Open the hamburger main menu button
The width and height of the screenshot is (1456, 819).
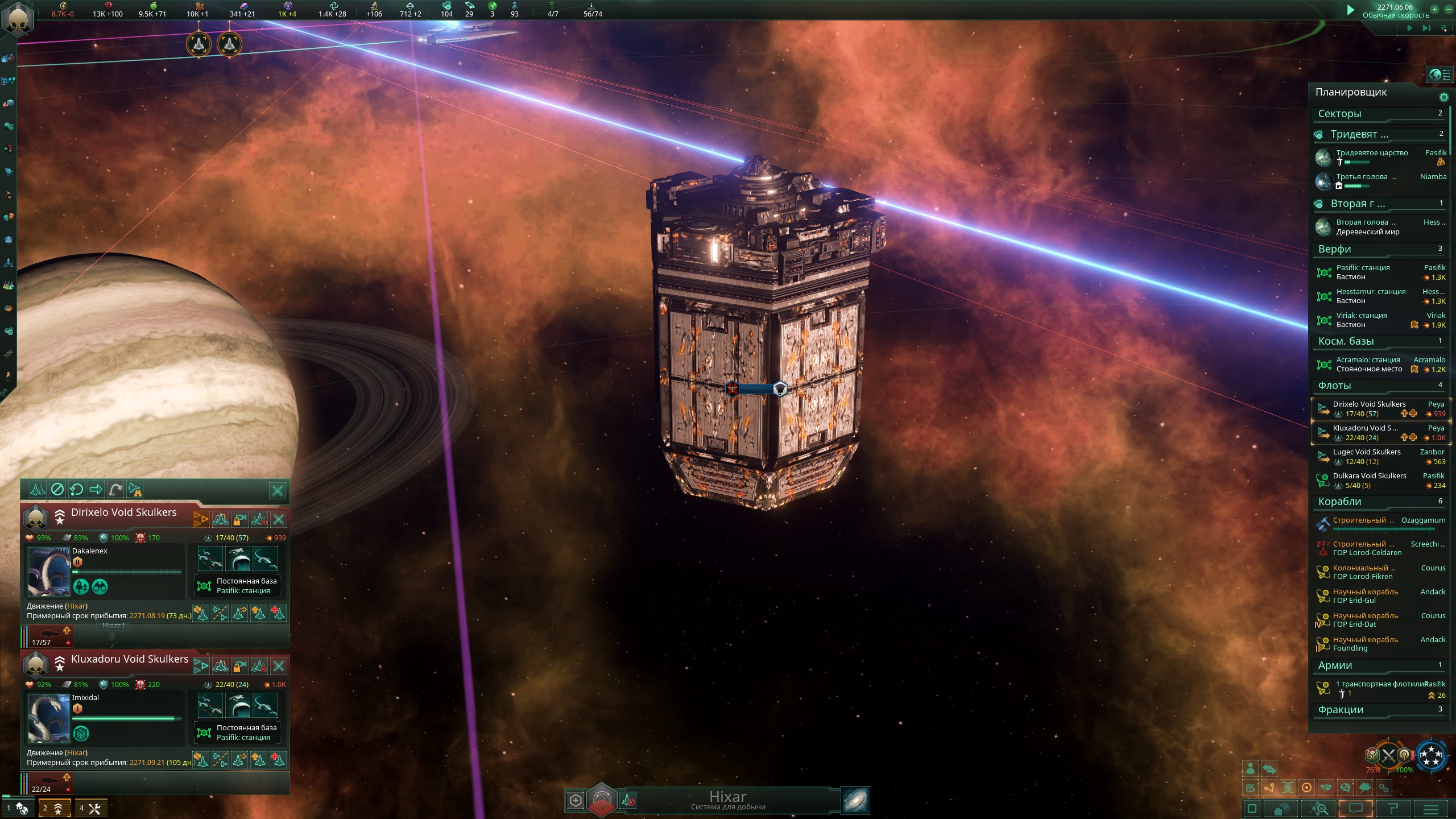point(1431,808)
